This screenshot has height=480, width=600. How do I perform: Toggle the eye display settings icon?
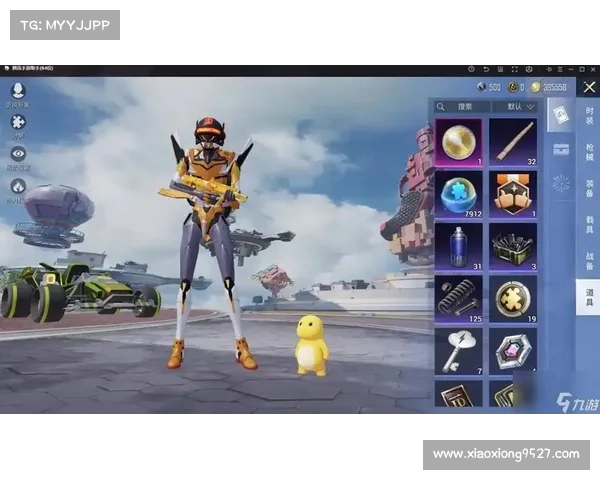[18, 154]
